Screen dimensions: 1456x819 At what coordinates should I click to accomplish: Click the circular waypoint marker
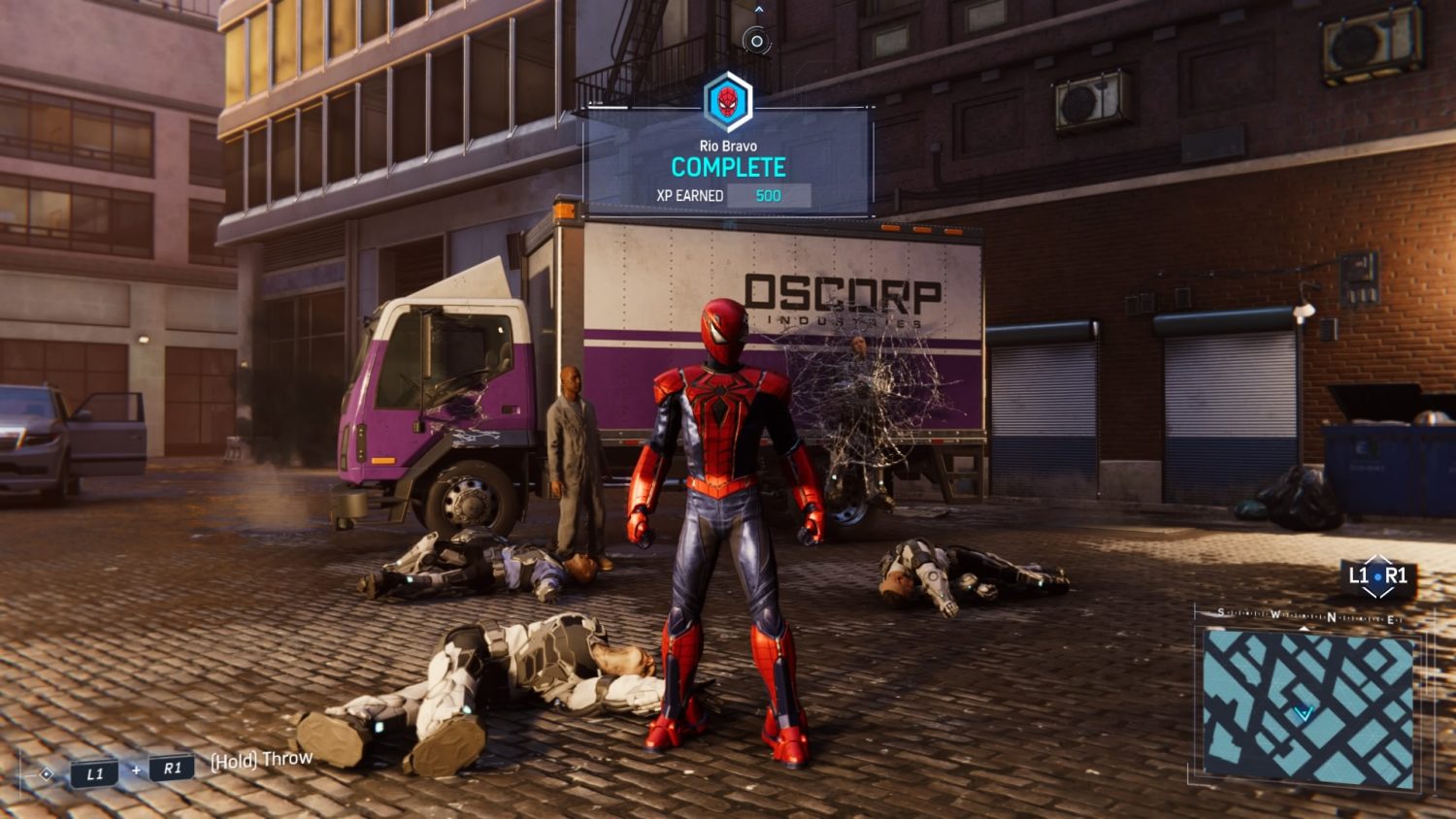pos(756,41)
